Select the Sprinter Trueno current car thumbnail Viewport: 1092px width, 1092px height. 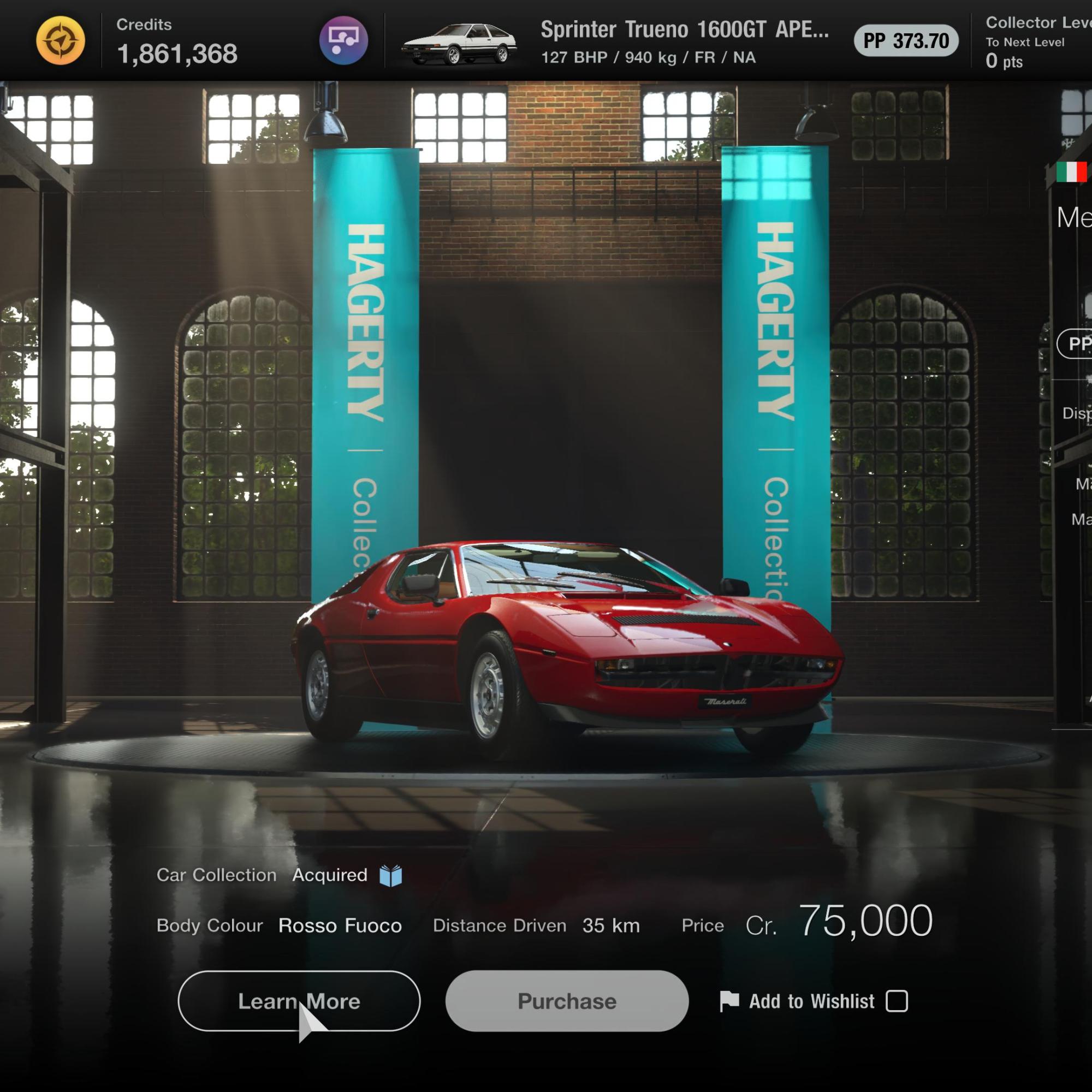pos(459,44)
